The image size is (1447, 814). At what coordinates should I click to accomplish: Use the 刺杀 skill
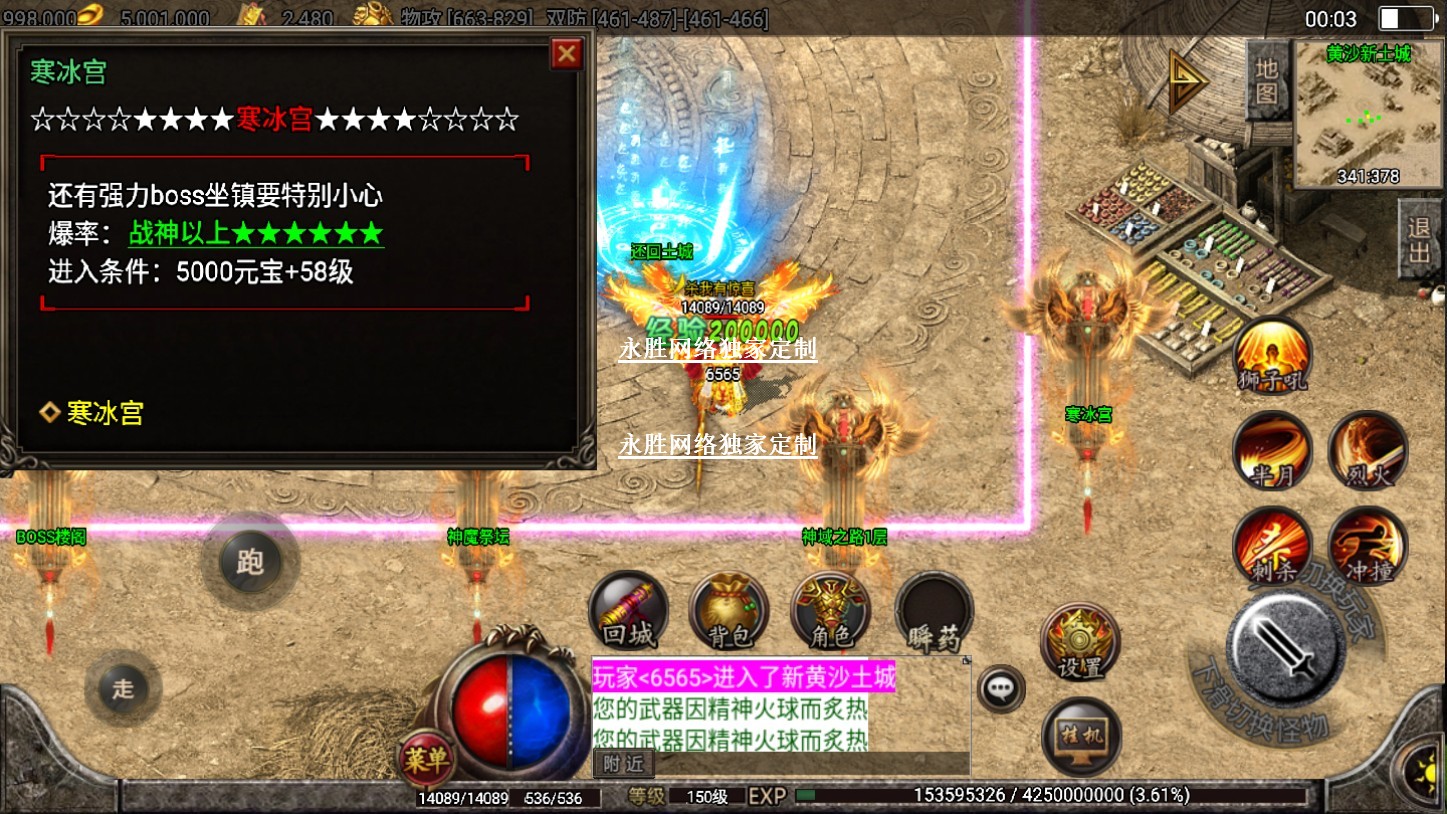[x=1272, y=546]
